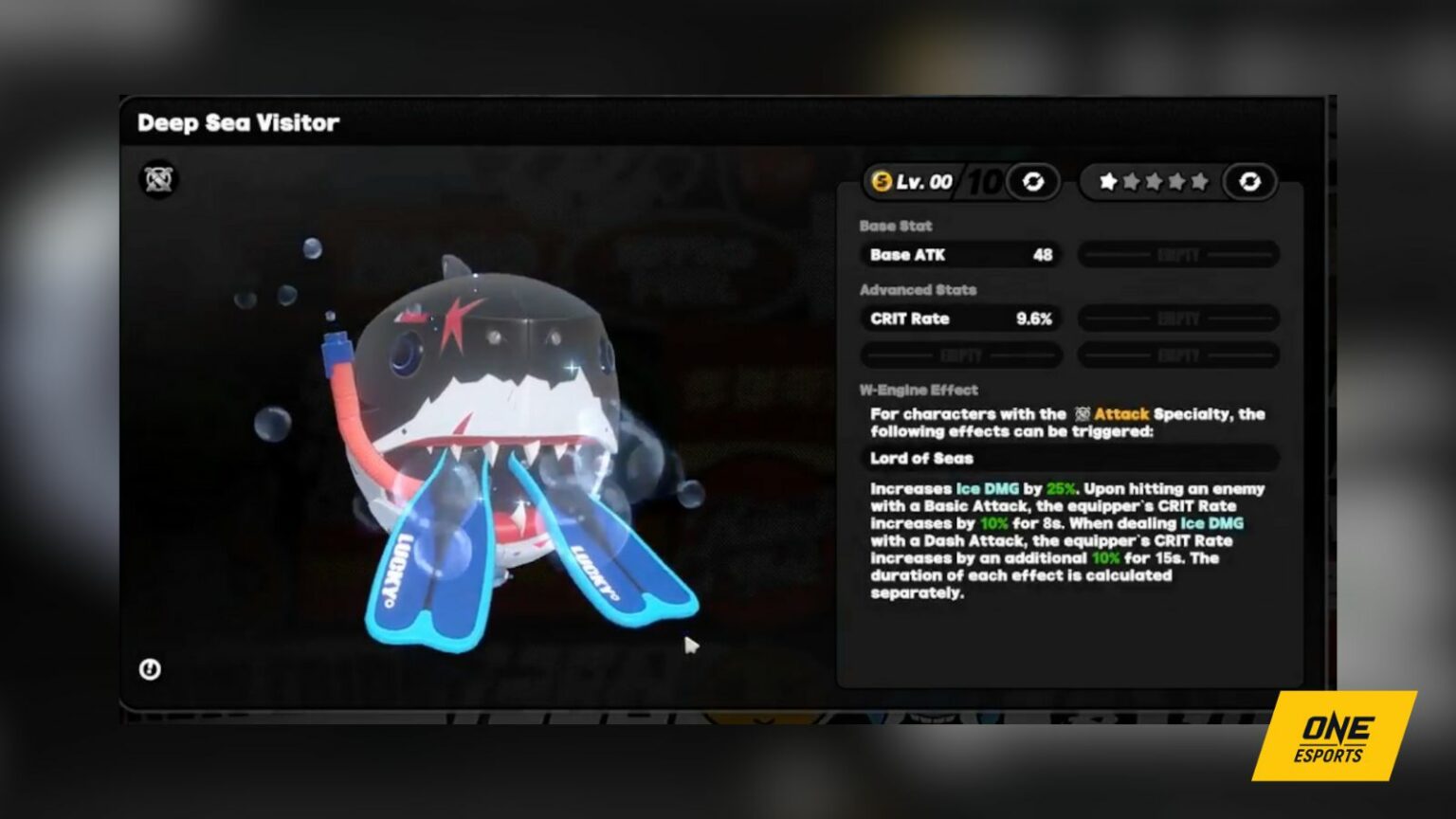Click the OneEsports logo at bottom right

tap(1331, 744)
